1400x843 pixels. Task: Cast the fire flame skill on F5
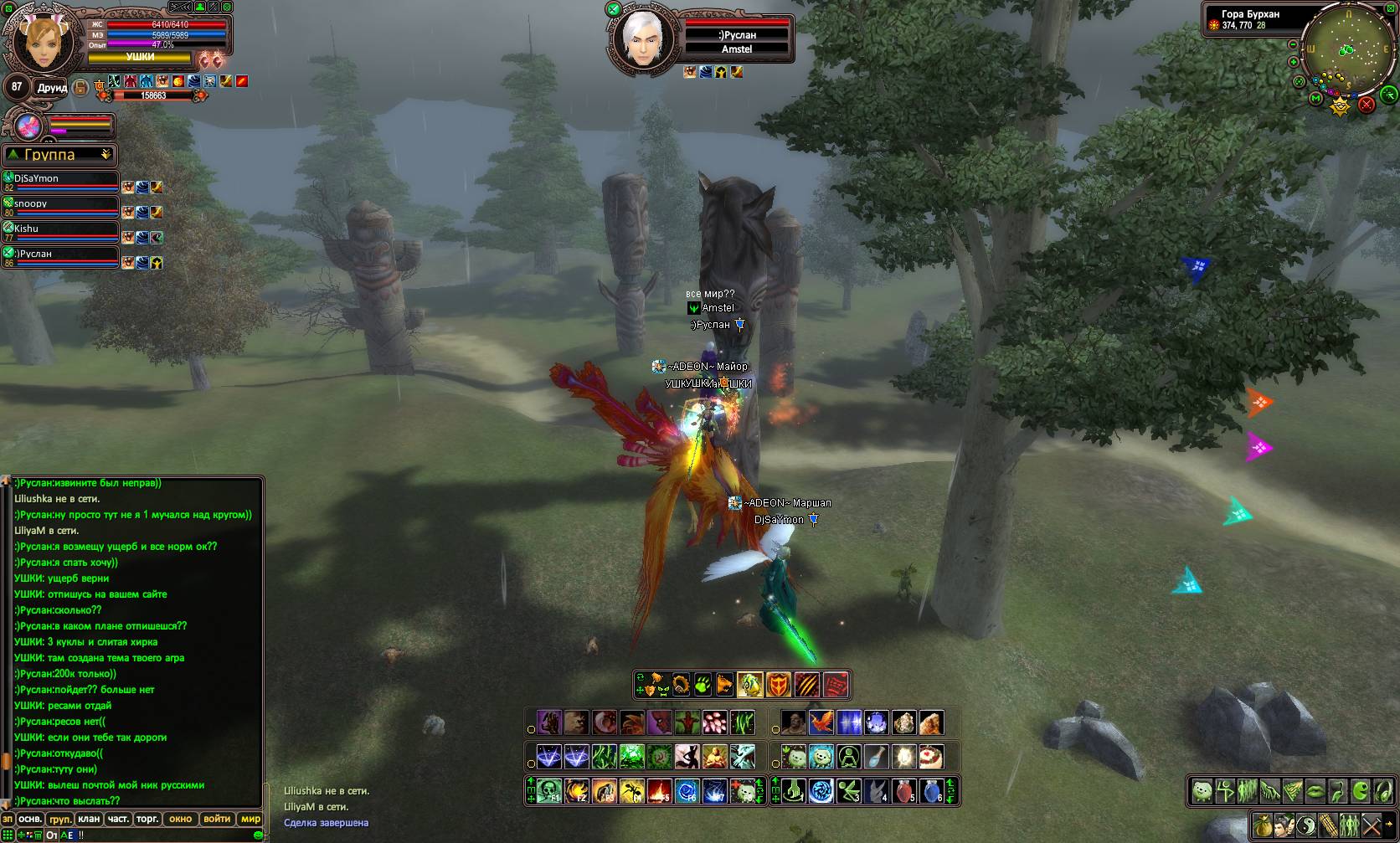click(659, 790)
